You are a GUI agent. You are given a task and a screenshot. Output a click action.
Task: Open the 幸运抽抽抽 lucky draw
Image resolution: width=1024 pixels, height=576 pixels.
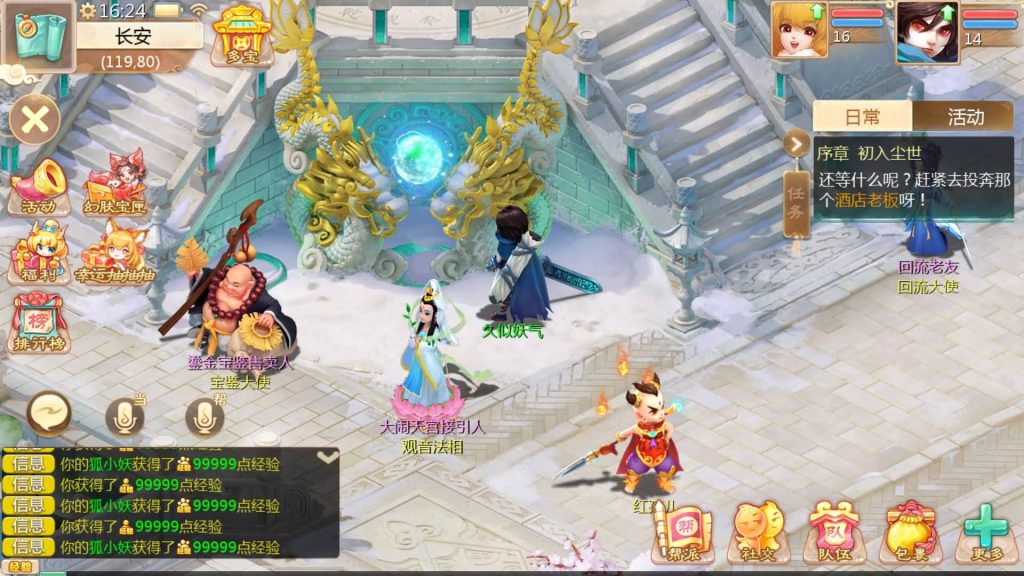click(115, 256)
